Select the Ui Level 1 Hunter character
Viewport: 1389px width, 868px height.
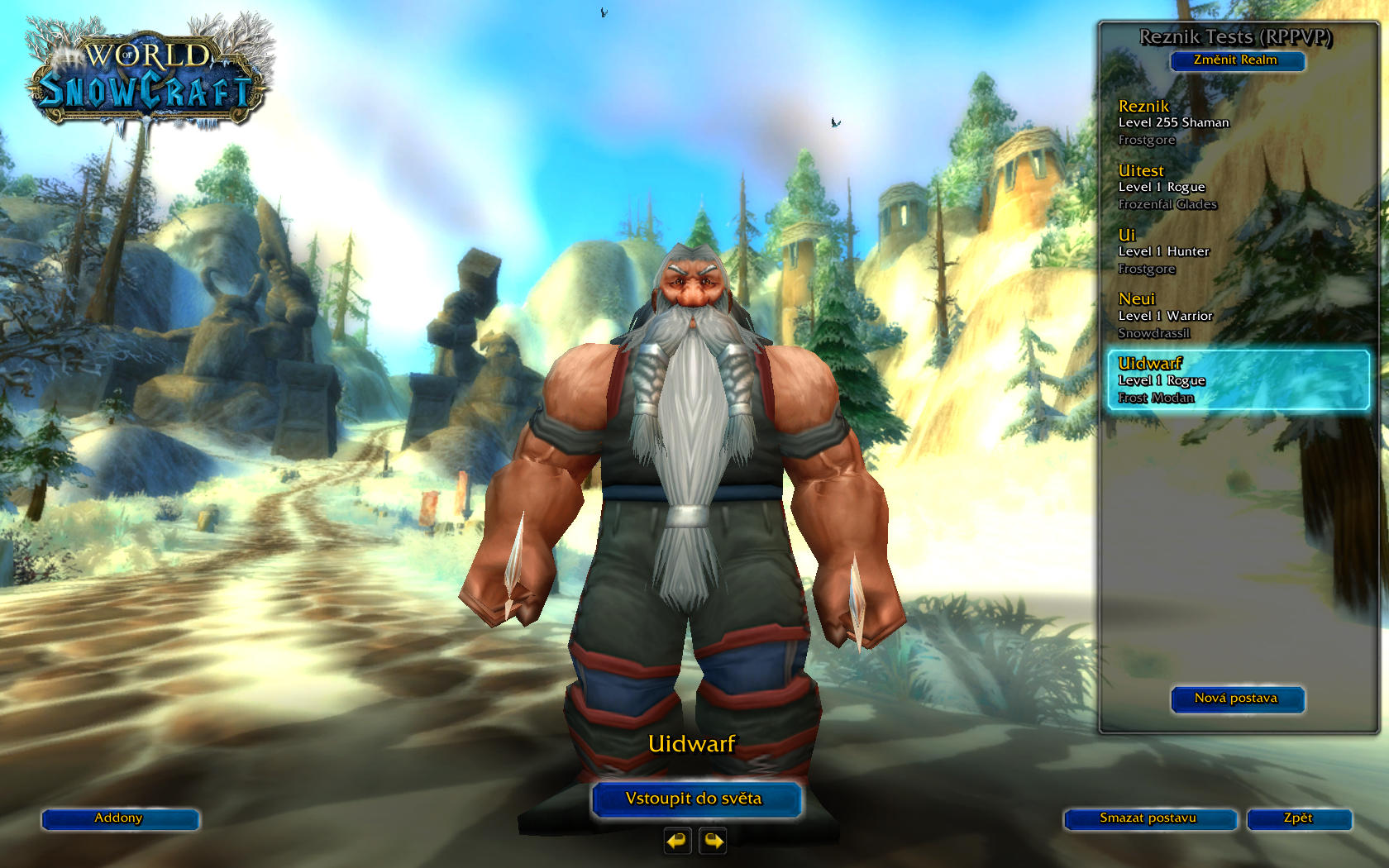(x=1237, y=251)
